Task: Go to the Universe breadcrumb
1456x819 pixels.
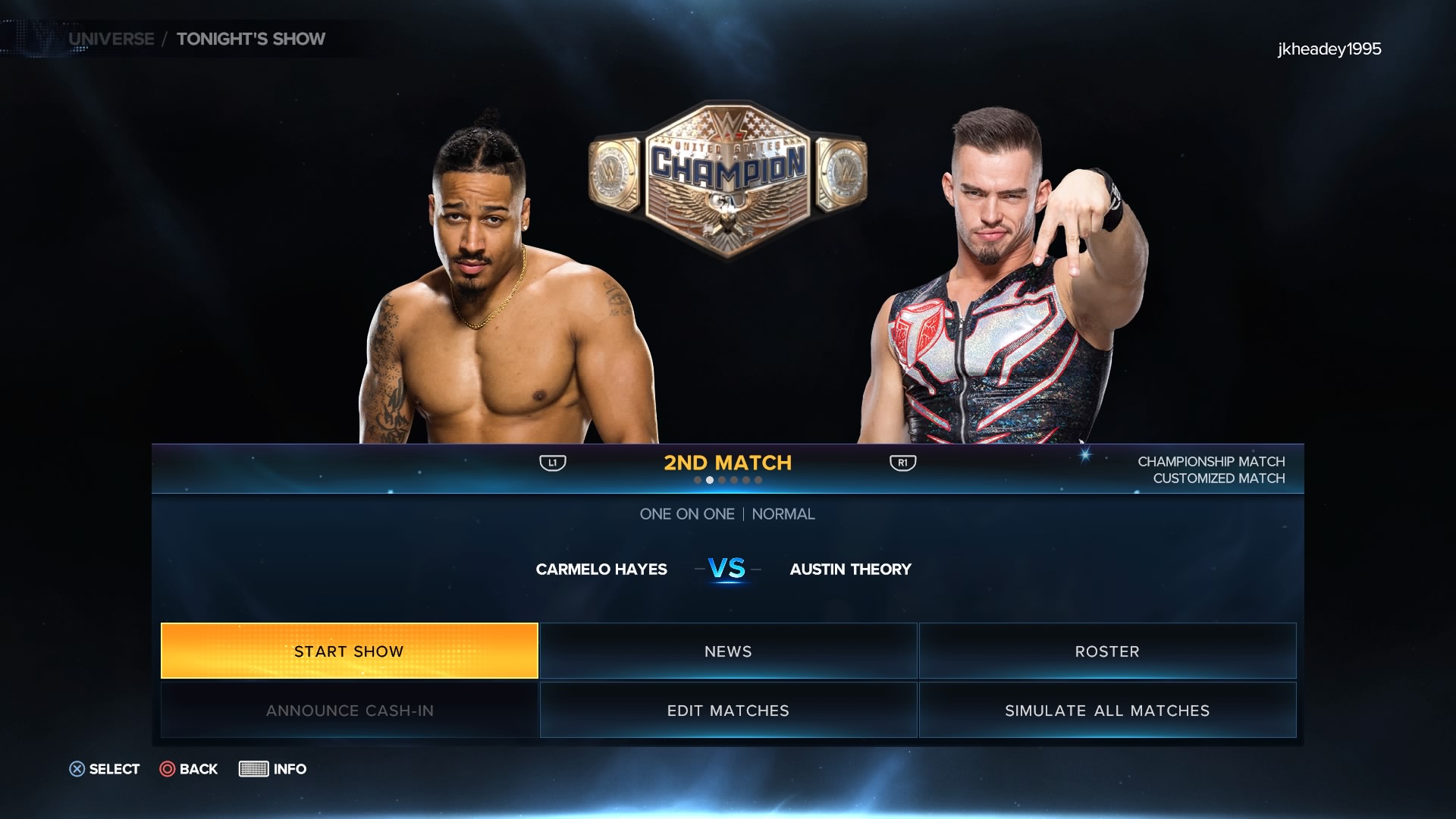Action: tap(111, 39)
